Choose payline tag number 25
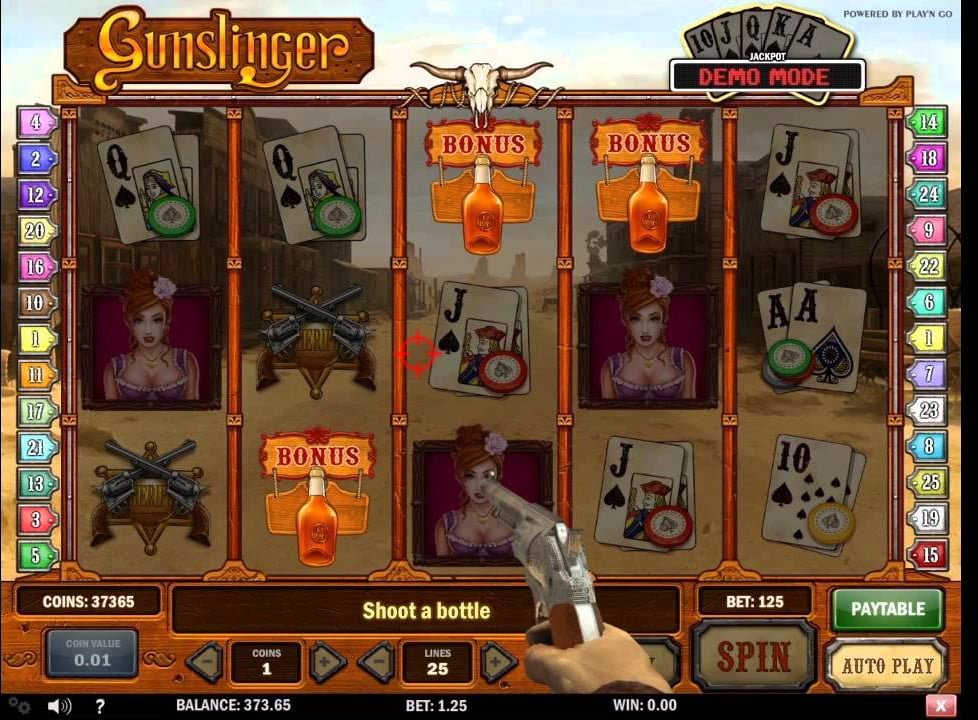The image size is (978, 720). point(927,483)
